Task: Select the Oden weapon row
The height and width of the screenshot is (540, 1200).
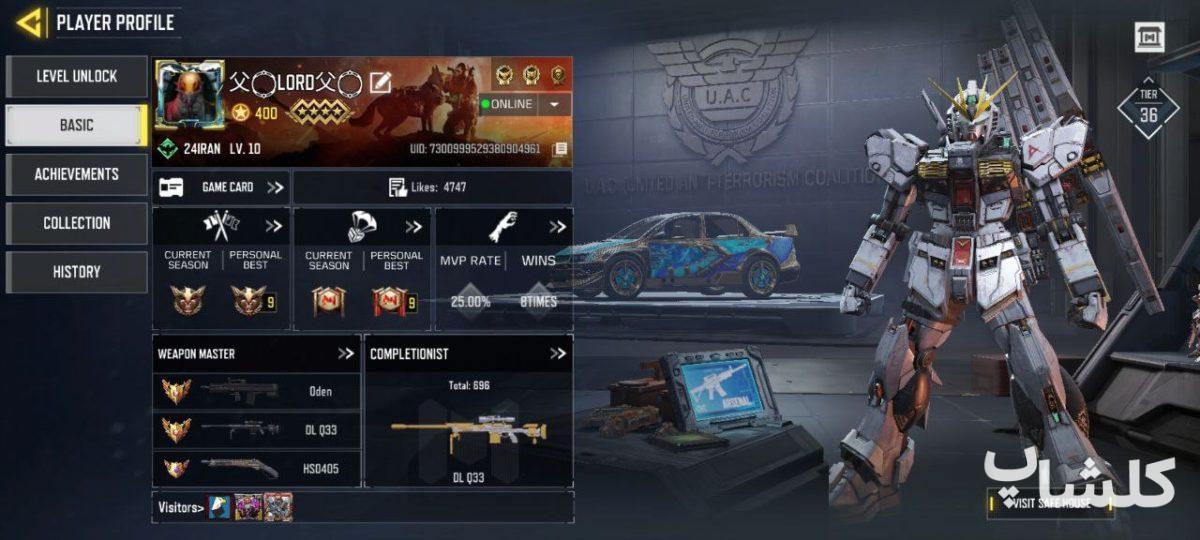Action: tap(257, 391)
